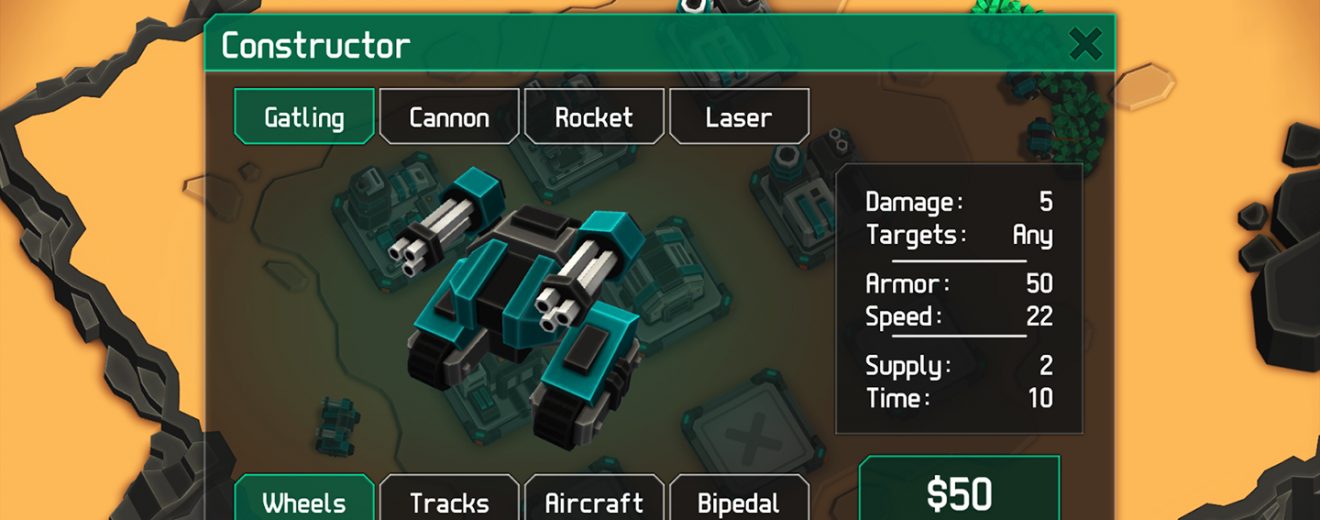Select the Gatling weapon option
1320x520 pixels.
304,117
